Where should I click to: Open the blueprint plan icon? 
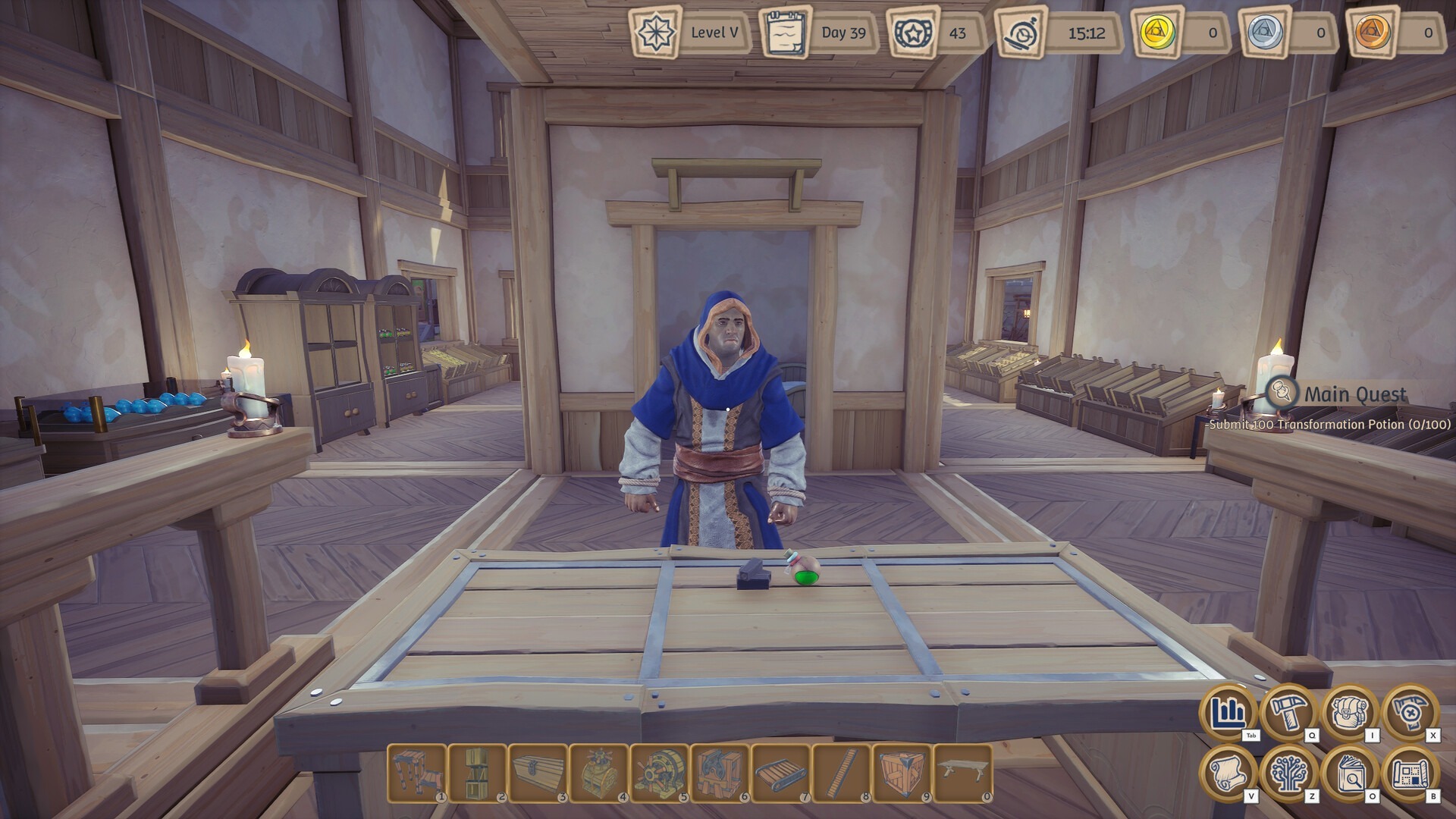(x=1410, y=773)
